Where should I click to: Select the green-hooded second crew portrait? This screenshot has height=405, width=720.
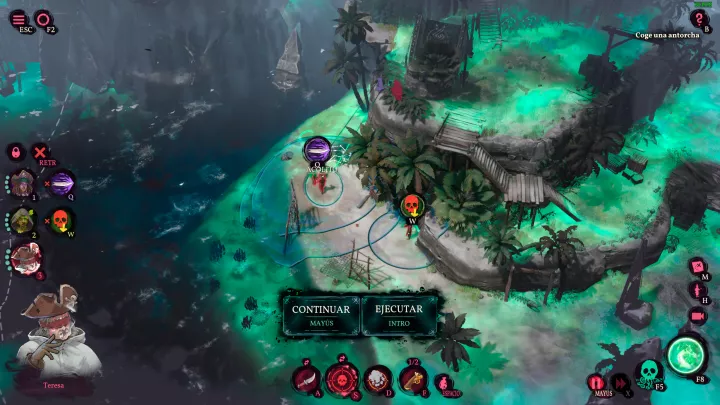tap(22, 221)
